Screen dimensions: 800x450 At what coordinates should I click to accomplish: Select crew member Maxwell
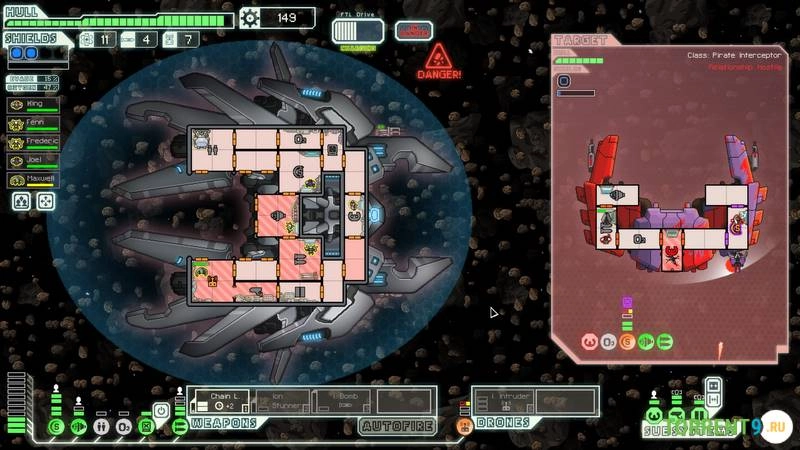31,180
